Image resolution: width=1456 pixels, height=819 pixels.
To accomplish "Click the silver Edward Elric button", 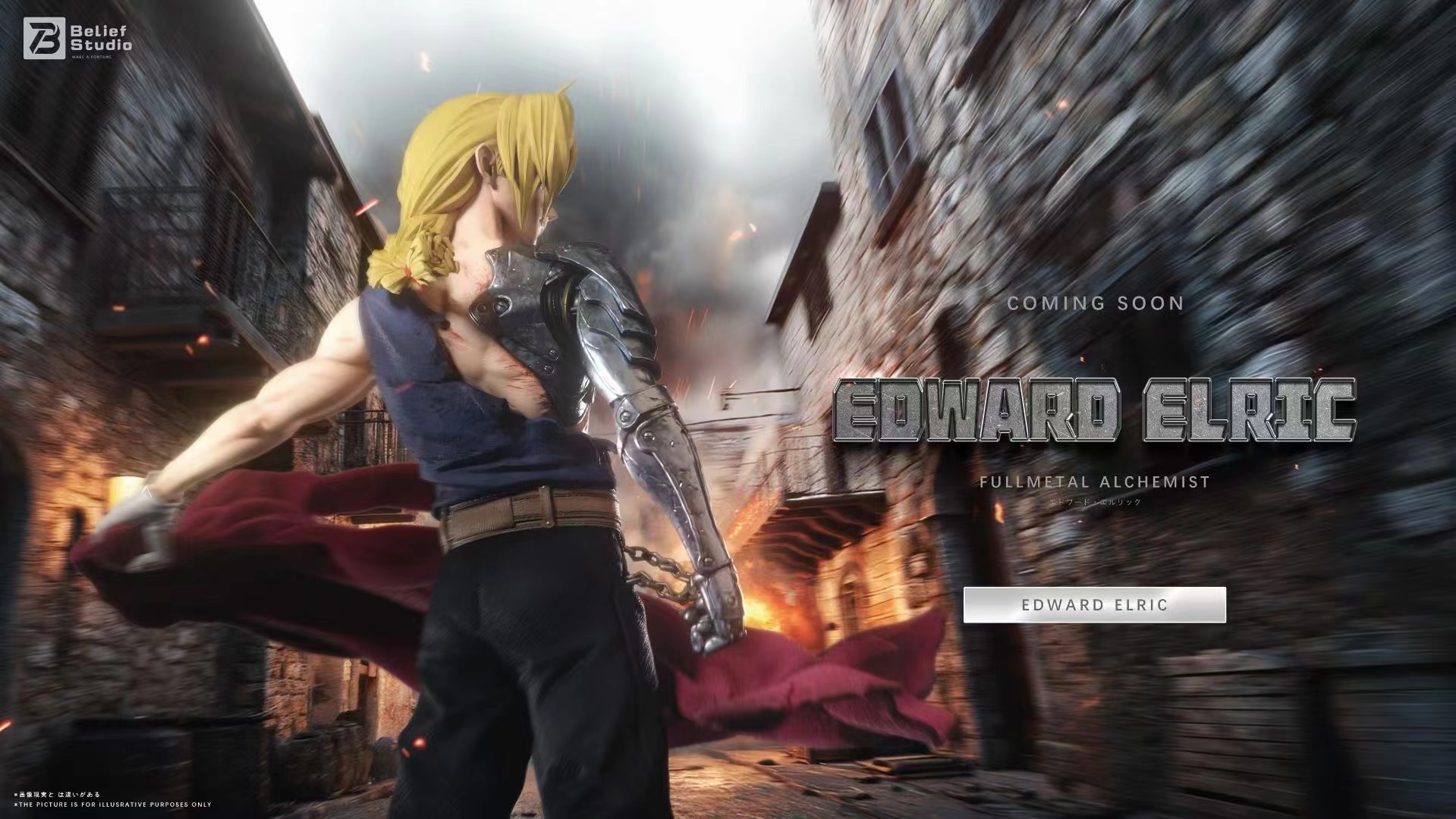I will [x=1094, y=604].
